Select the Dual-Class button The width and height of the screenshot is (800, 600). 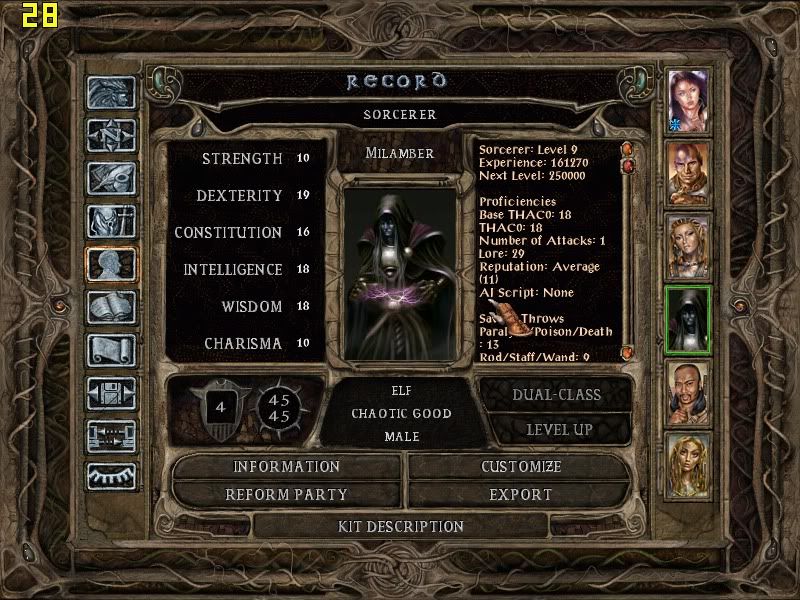[x=557, y=394]
